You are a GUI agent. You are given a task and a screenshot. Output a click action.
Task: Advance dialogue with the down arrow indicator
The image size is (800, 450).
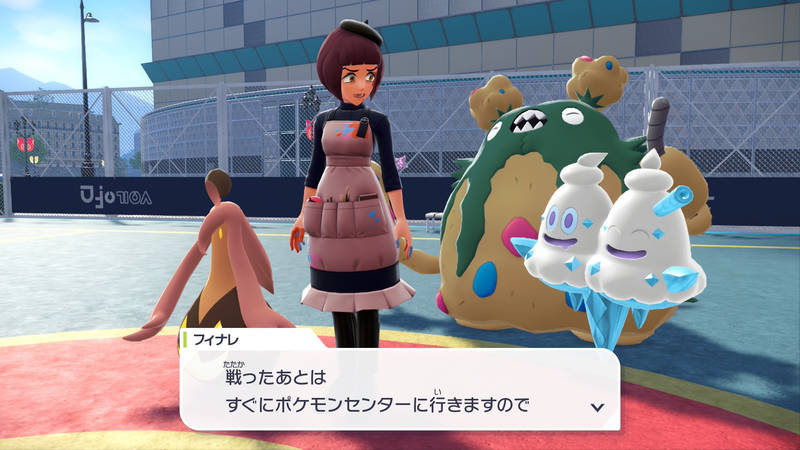coord(597,407)
